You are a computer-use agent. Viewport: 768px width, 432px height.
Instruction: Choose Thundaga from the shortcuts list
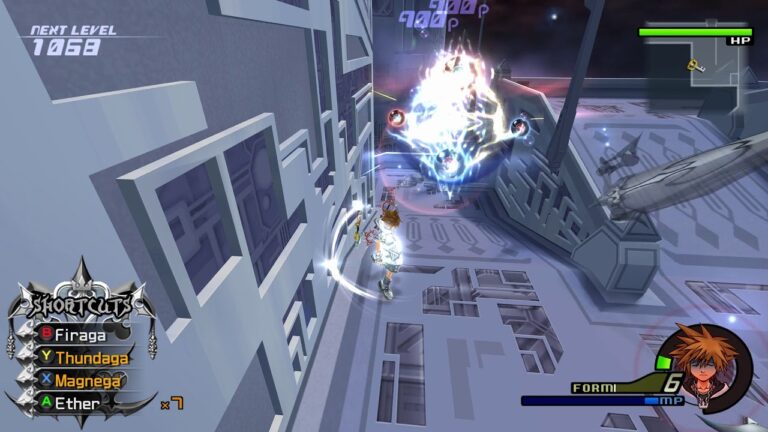tap(89, 357)
